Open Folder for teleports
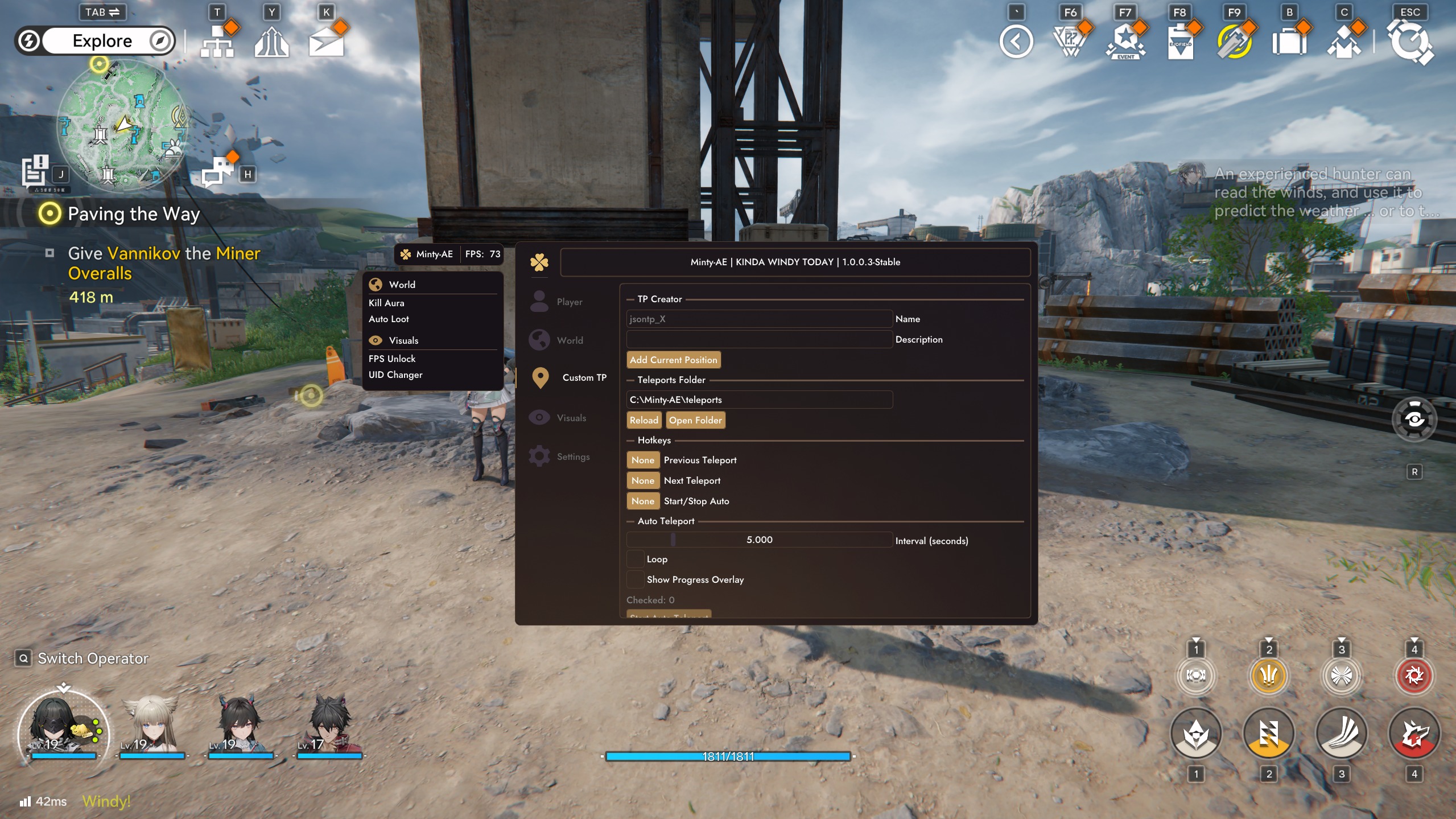 click(x=695, y=420)
